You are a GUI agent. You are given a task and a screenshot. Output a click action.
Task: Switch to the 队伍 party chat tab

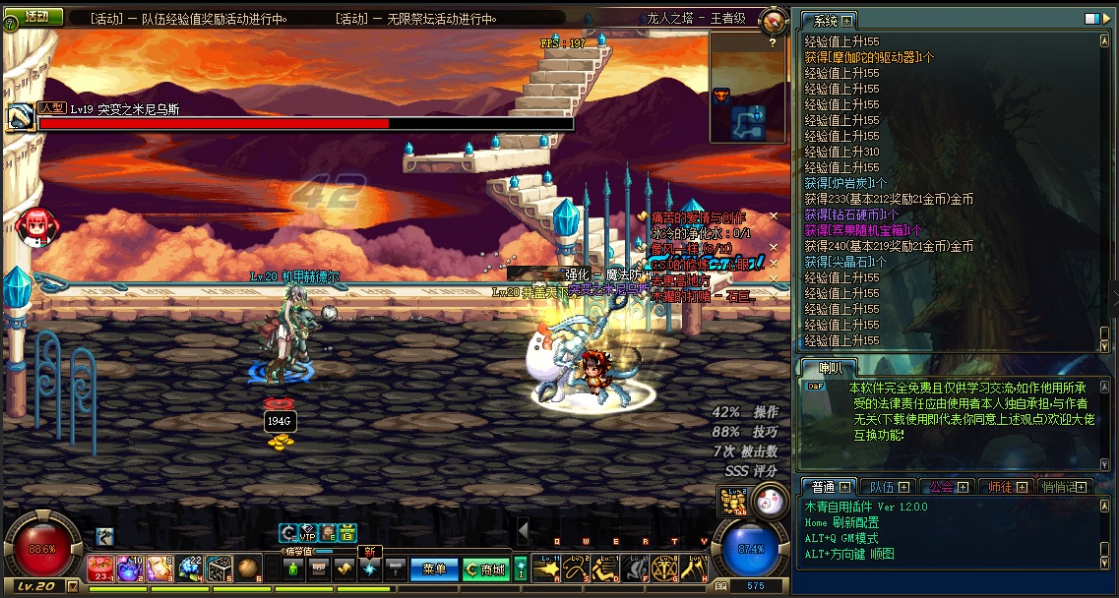(888, 487)
